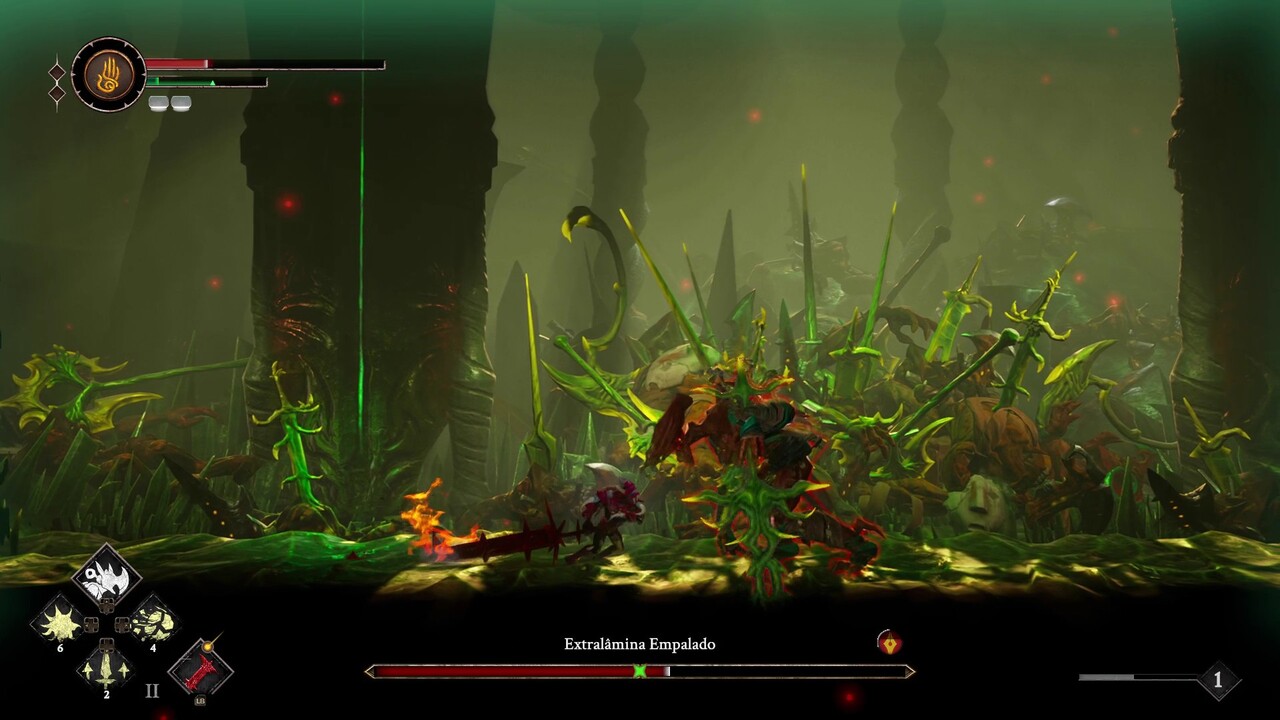The image size is (1280, 720).
Task: Activate the downward sword item with count 2
Action: (x=106, y=665)
